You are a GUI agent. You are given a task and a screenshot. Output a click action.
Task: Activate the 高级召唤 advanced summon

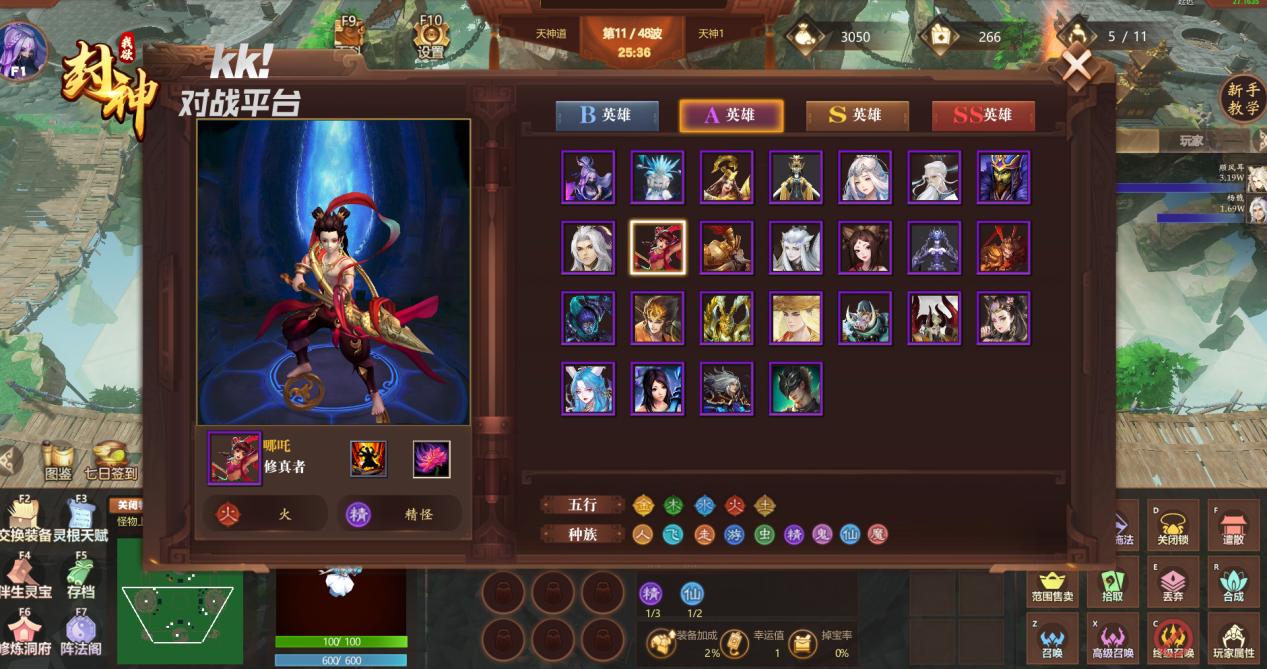tap(1114, 638)
